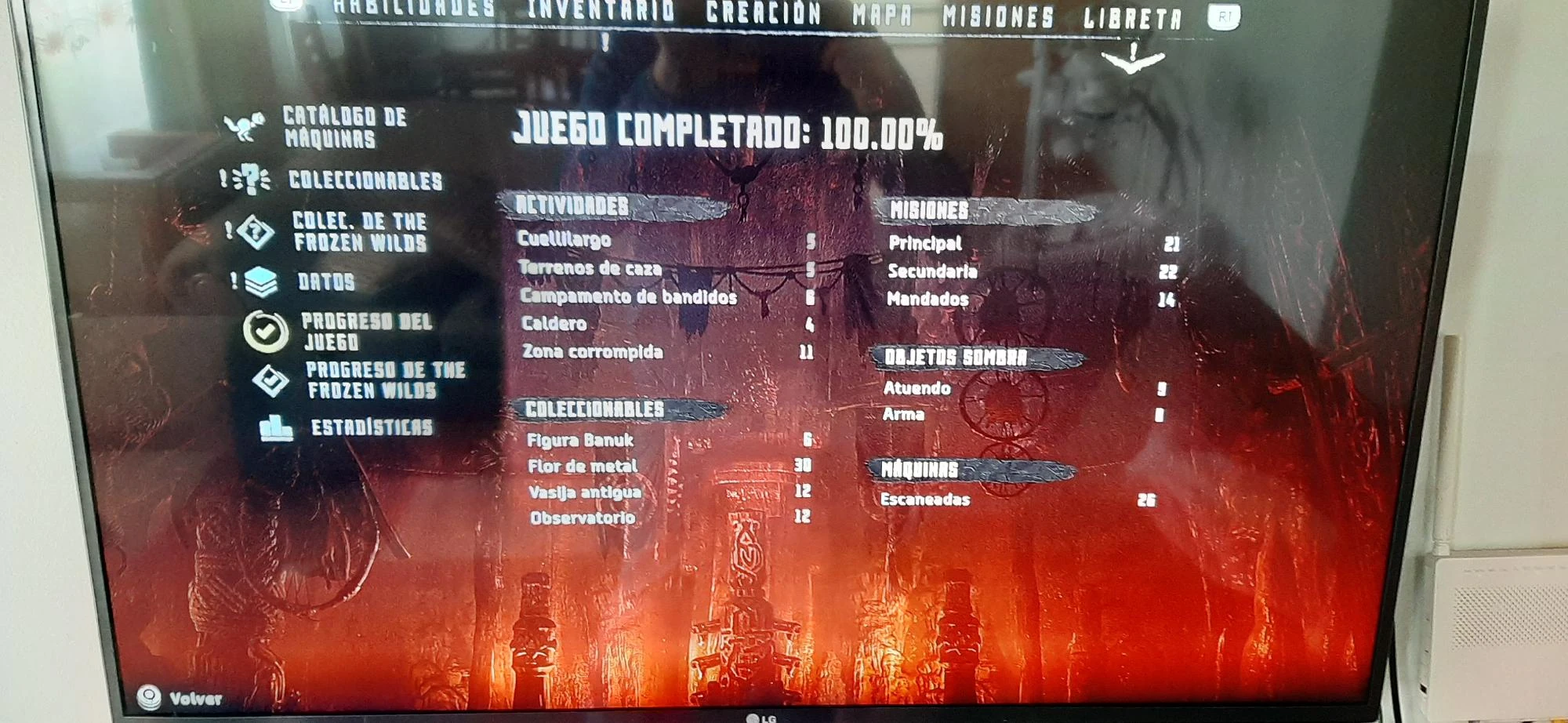Open Coleccionables via its question-mark icon
1568x723 pixels.
(x=250, y=180)
